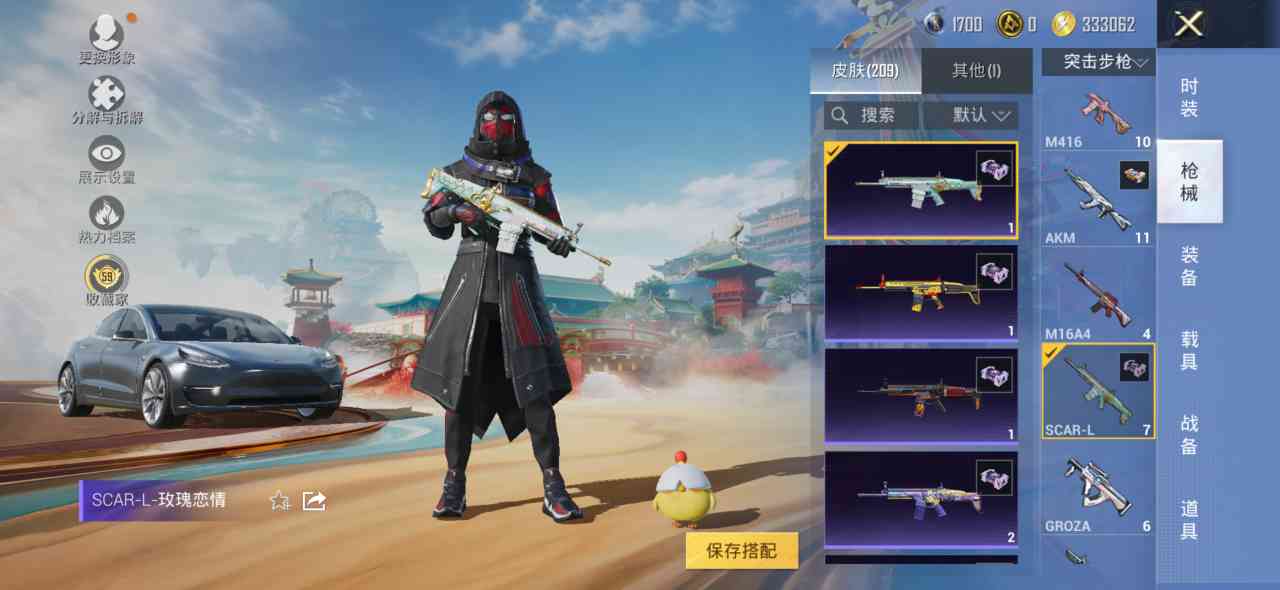Click the 搜索 search field
Viewport: 1280px width, 590px height.
pyautogui.click(x=868, y=115)
